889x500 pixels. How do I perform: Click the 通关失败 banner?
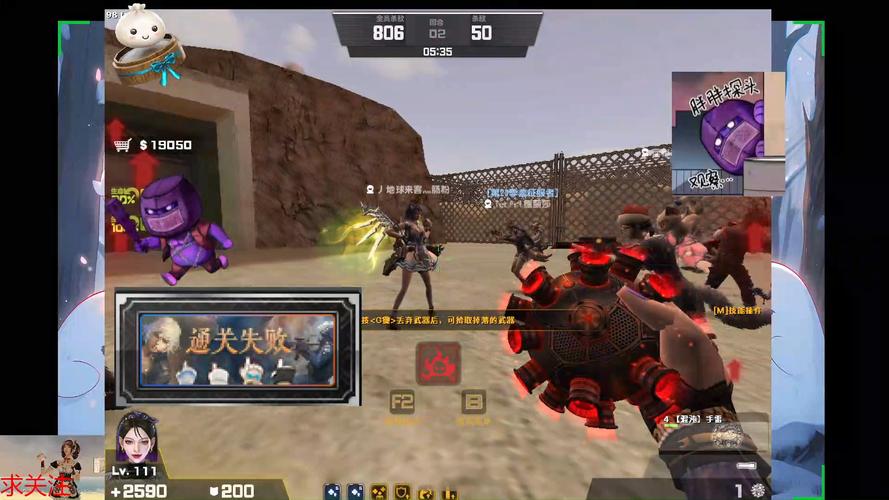click(237, 347)
